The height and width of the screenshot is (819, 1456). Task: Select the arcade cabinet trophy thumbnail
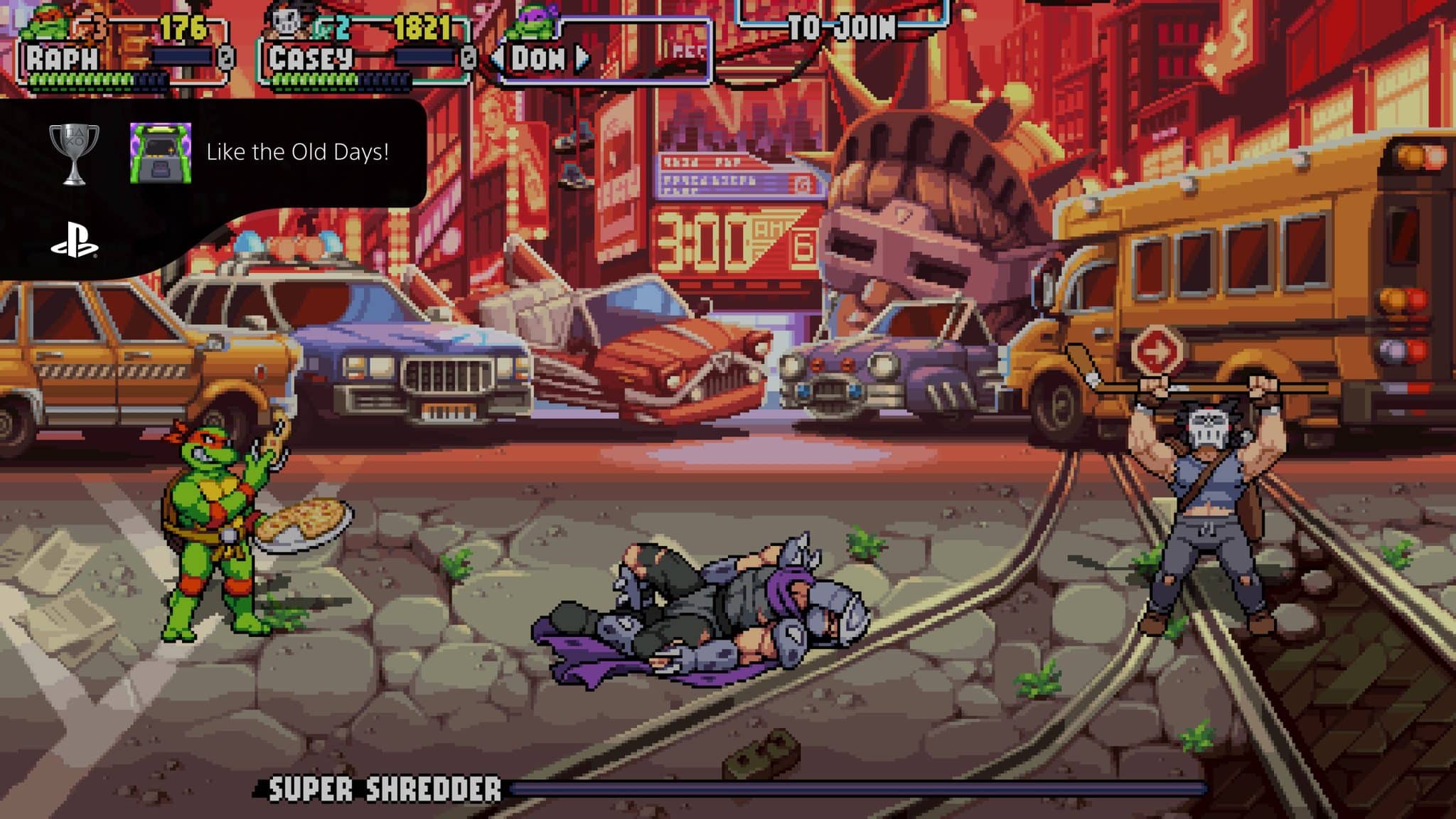[161, 153]
